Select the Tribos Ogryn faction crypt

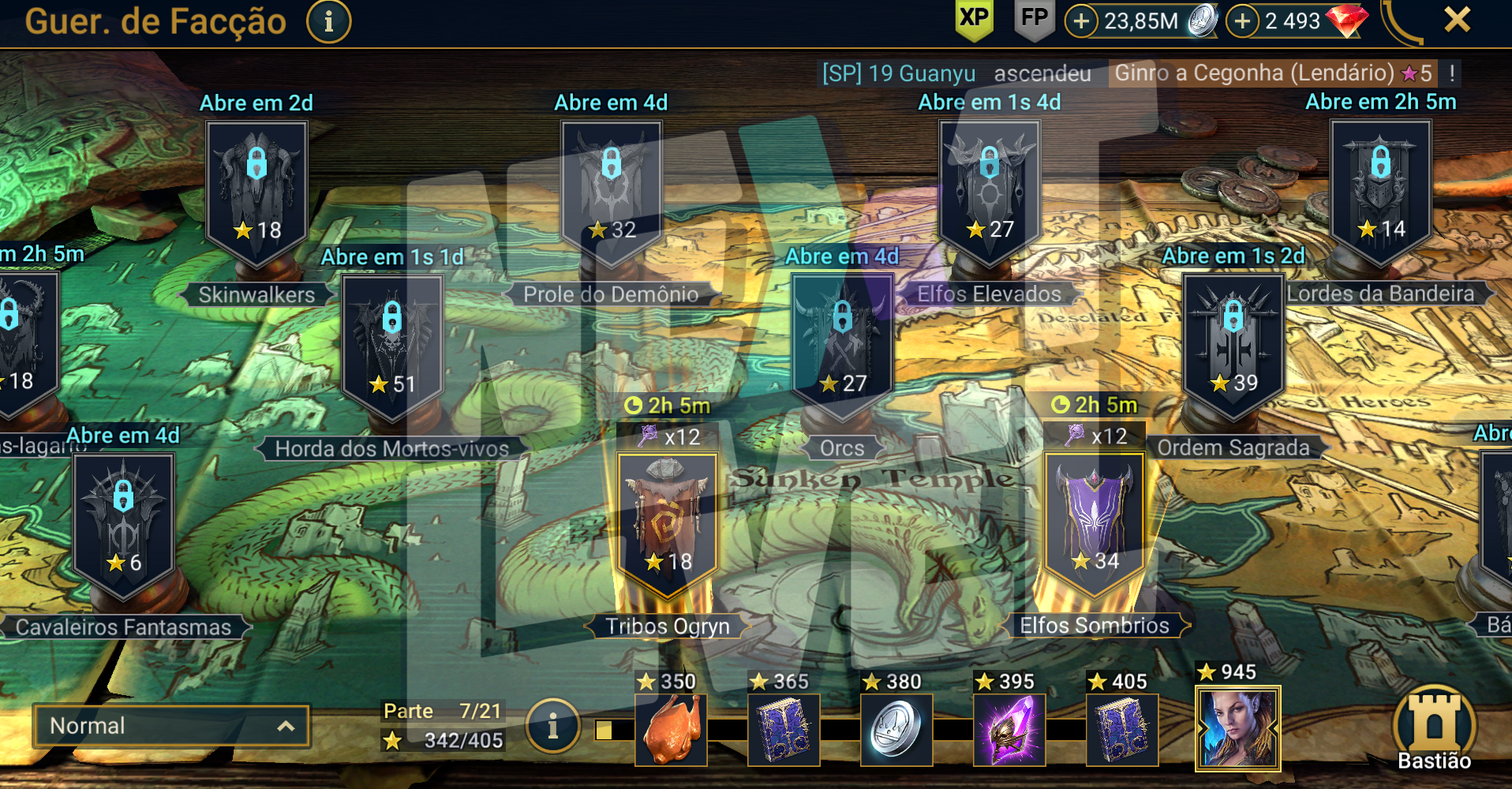point(668,521)
